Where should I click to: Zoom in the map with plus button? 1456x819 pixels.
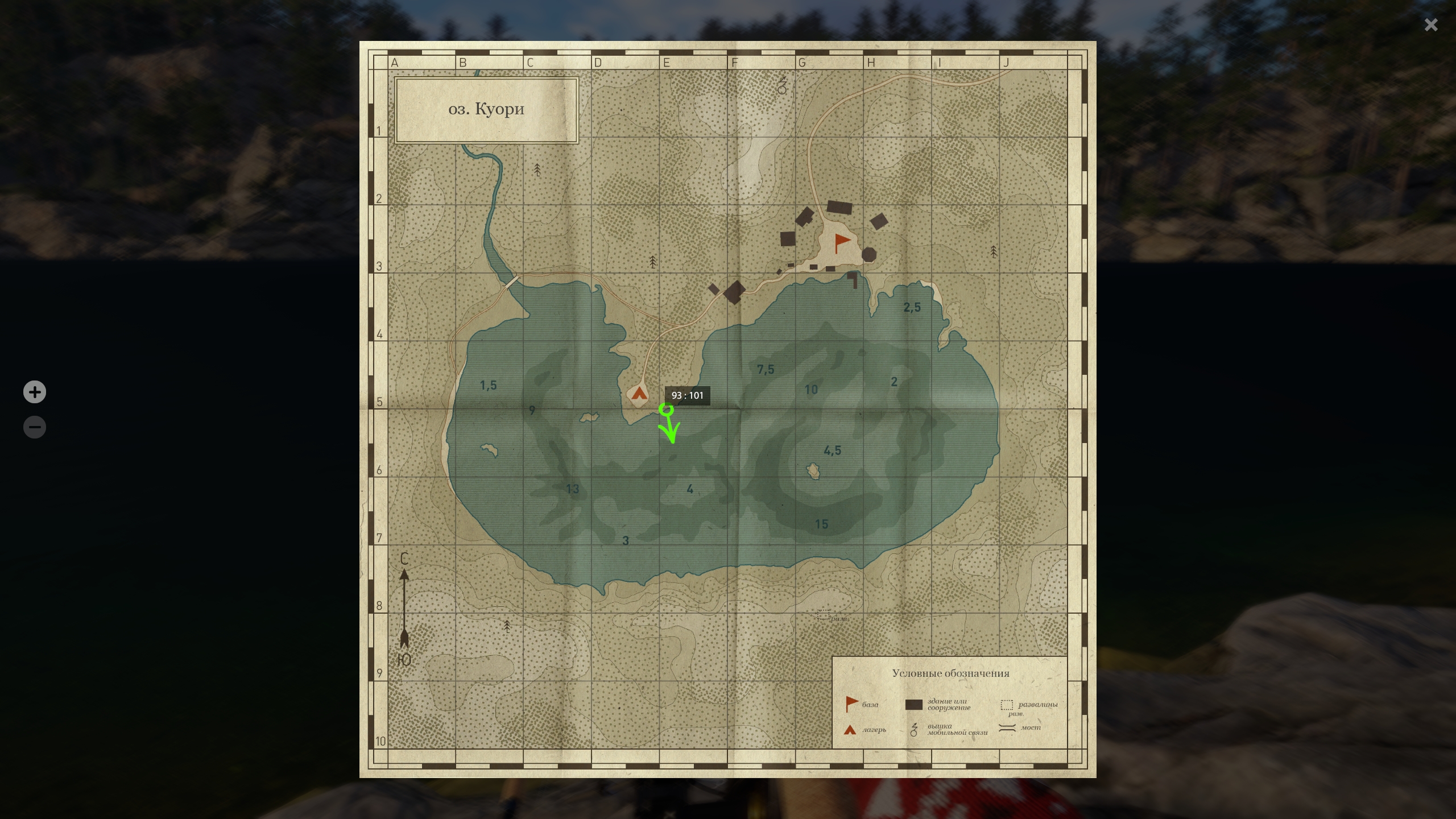(35, 392)
